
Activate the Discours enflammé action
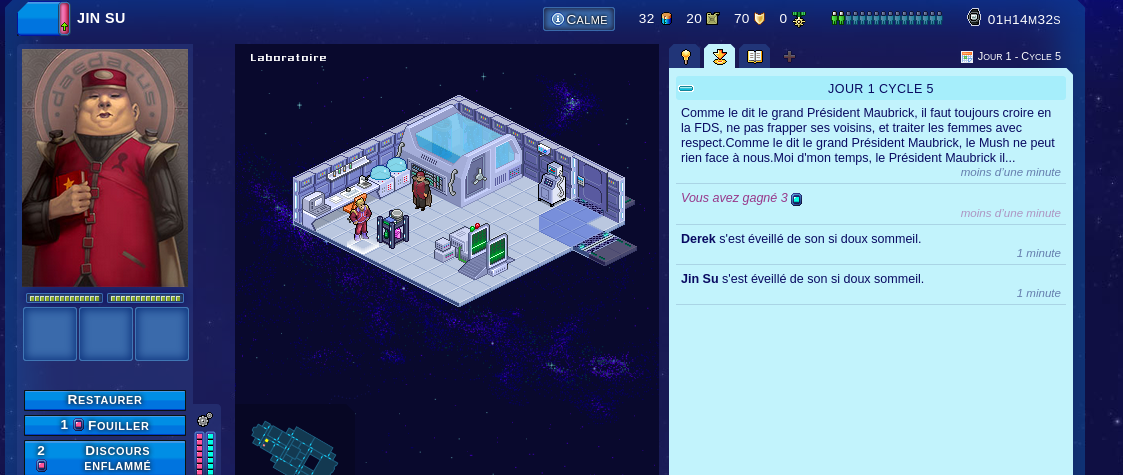tap(105, 457)
